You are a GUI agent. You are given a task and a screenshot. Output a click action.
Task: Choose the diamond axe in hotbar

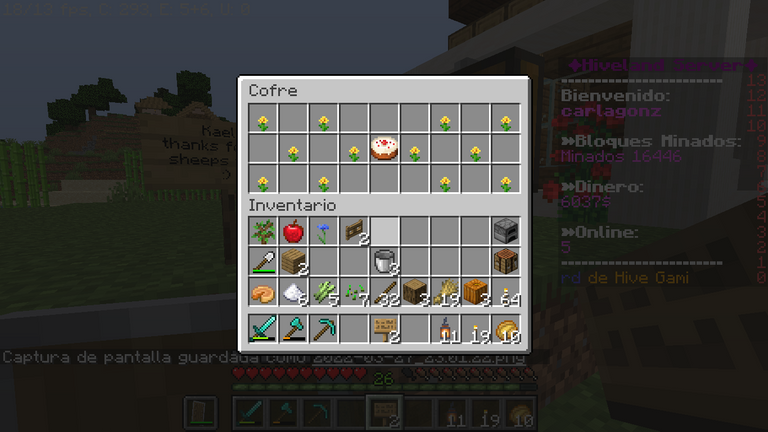(x=293, y=328)
